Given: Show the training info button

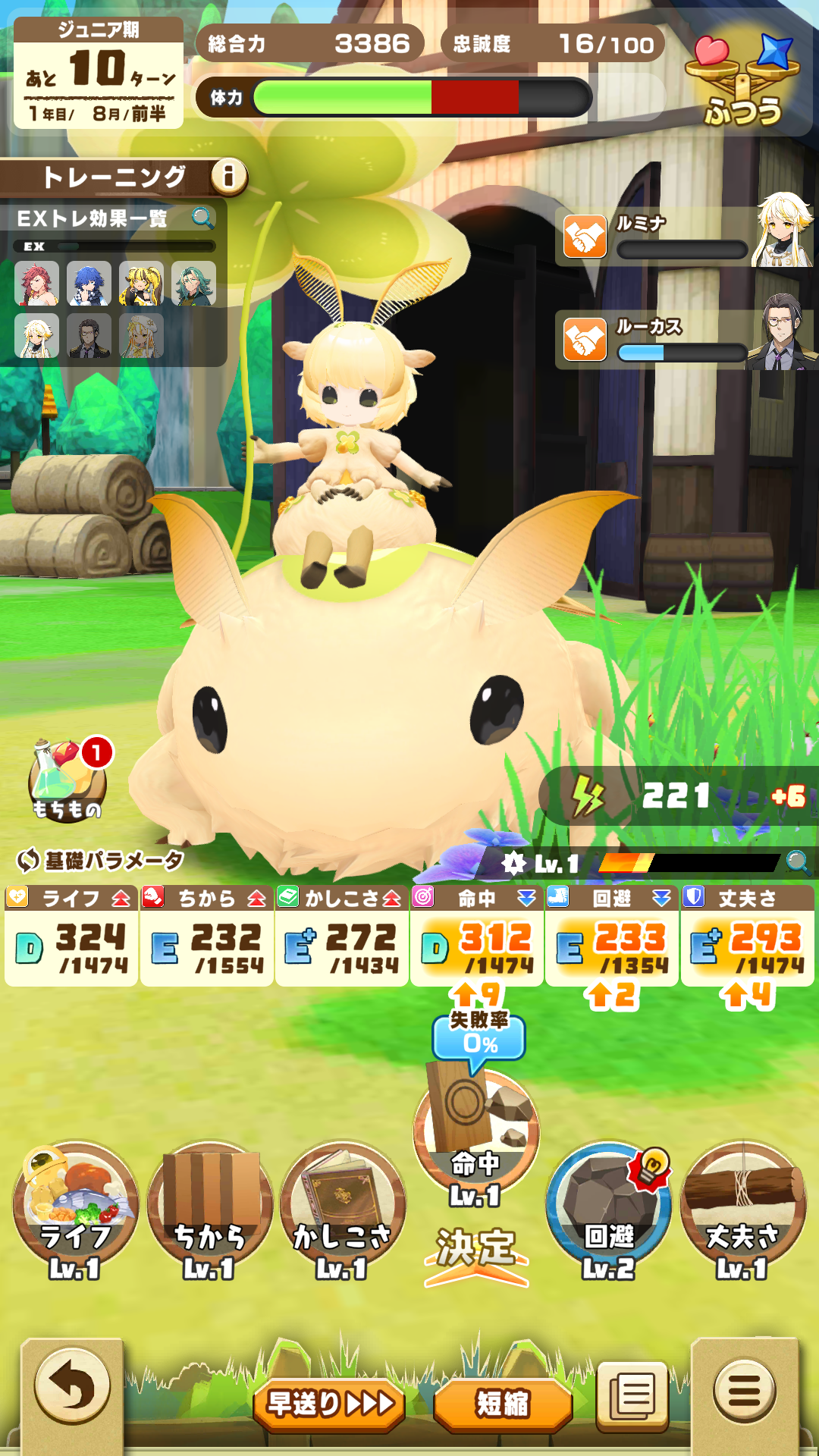Looking at the screenshot, I should point(228,177).
